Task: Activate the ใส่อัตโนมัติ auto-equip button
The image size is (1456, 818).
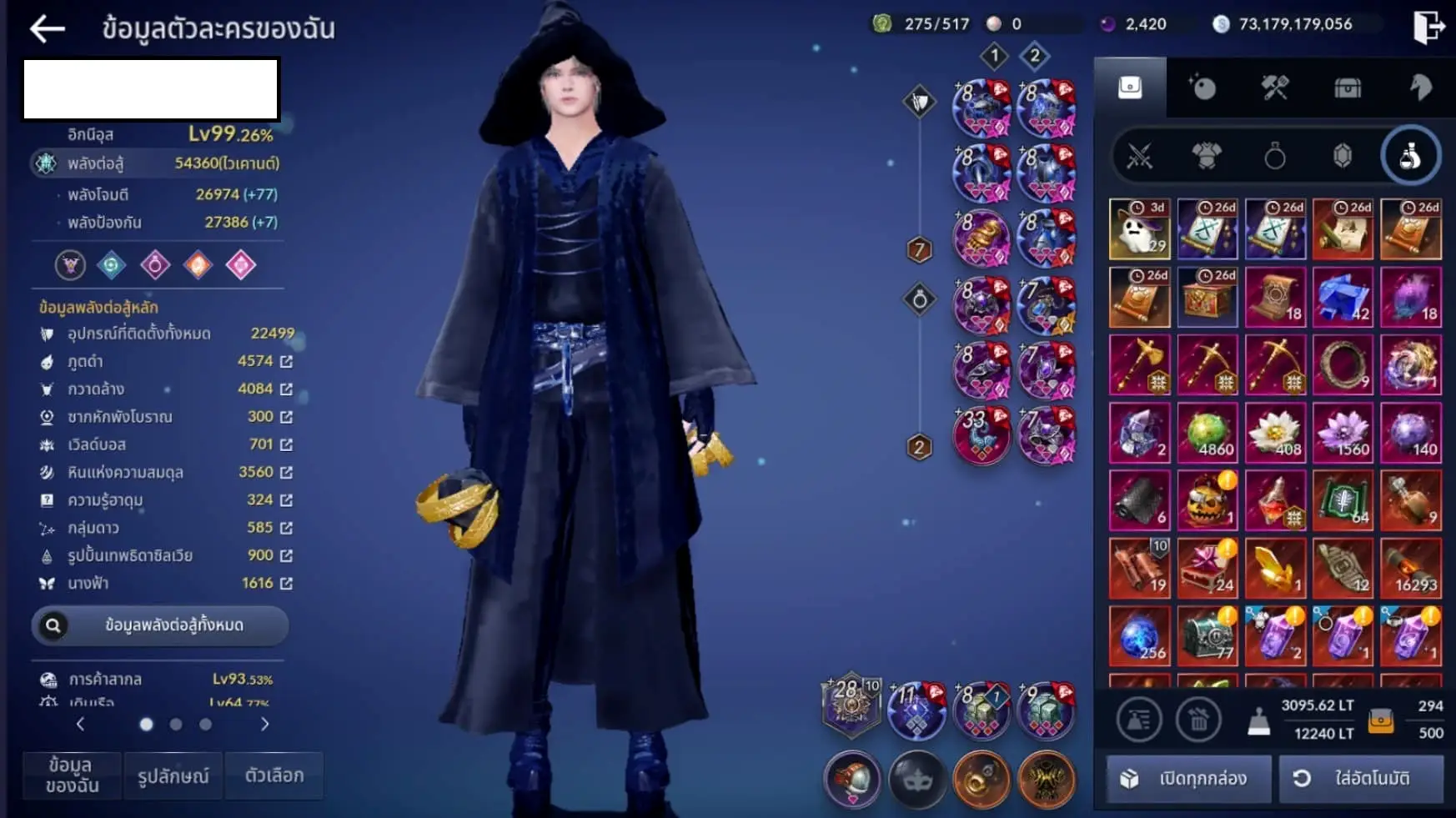Action: pos(1360,779)
